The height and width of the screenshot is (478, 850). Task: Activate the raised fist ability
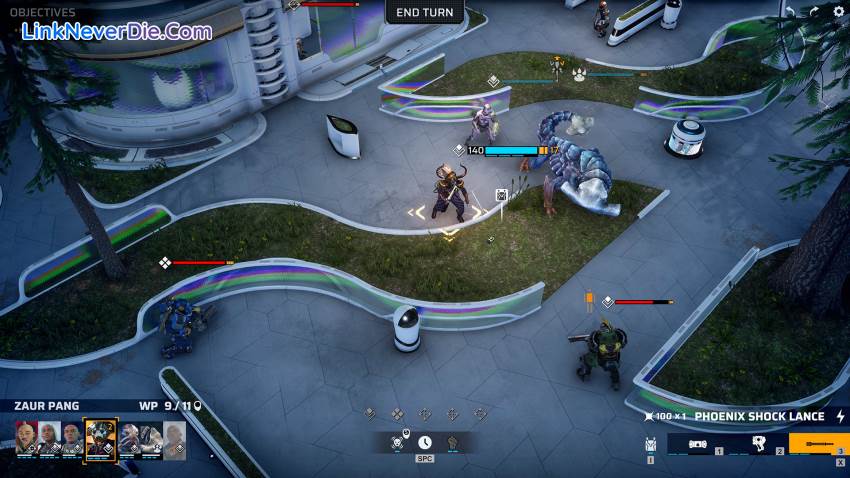coord(452,441)
